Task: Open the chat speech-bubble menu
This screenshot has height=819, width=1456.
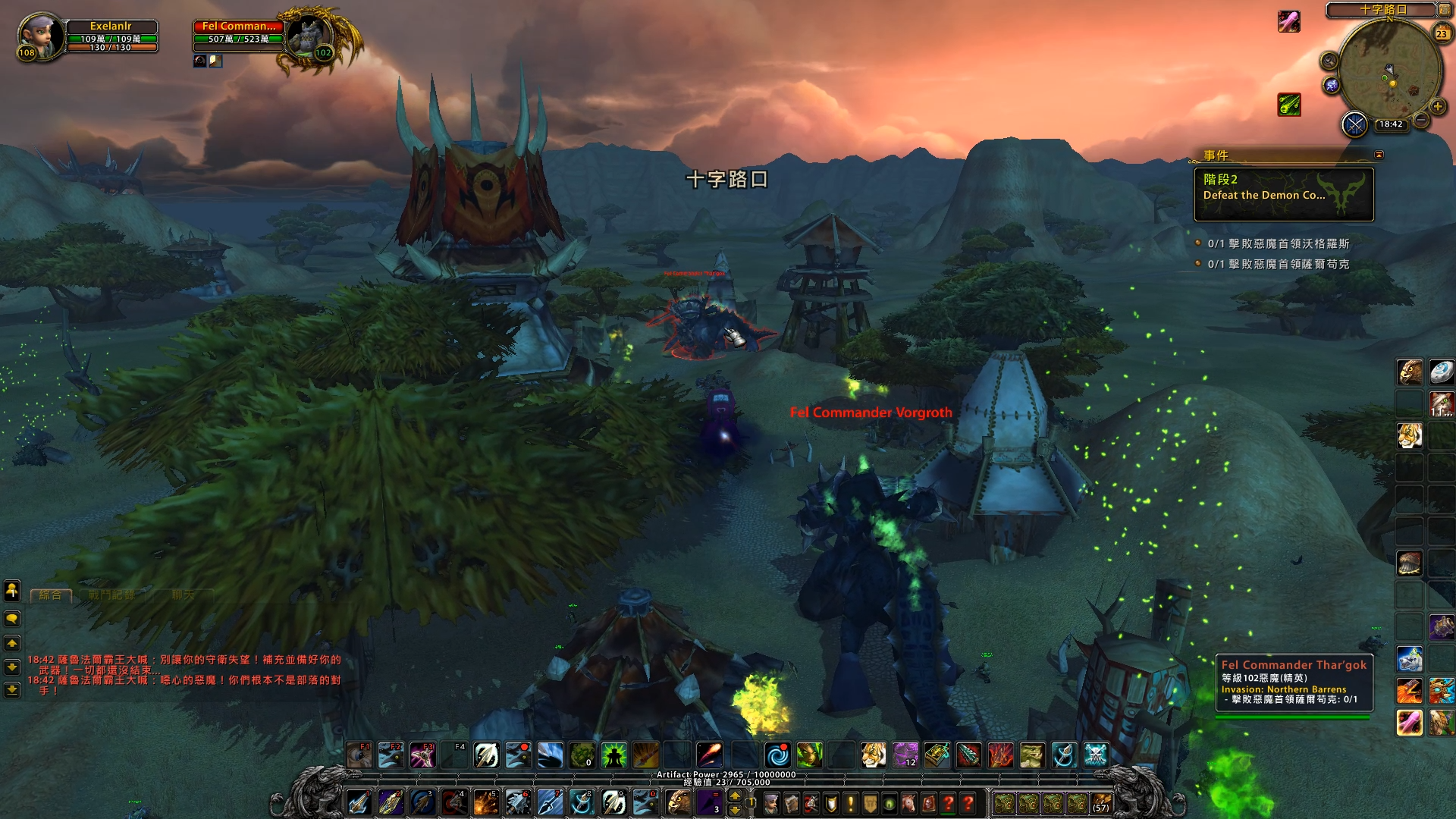Action: click(12, 619)
